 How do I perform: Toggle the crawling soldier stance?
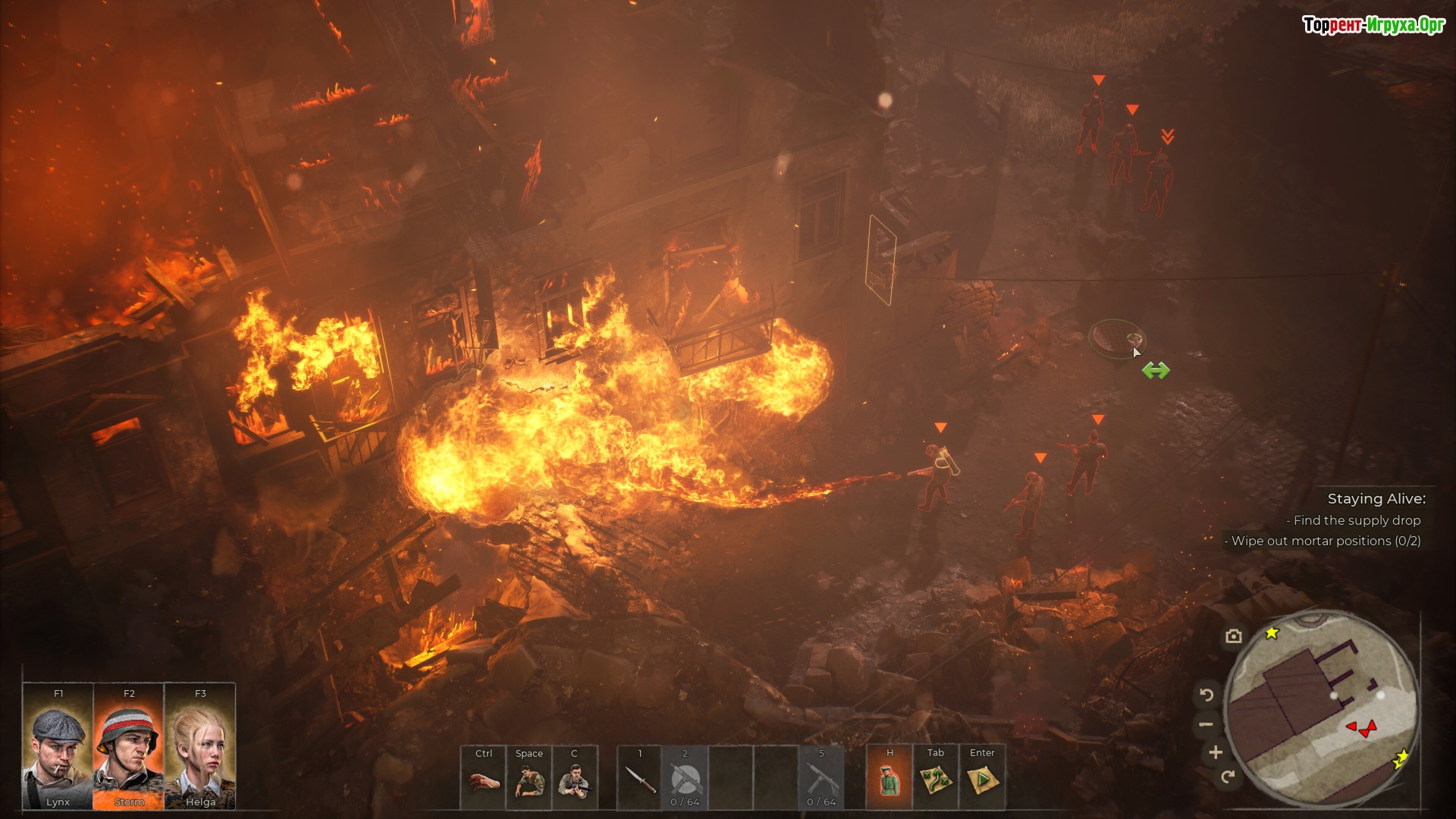pyautogui.click(x=529, y=779)
